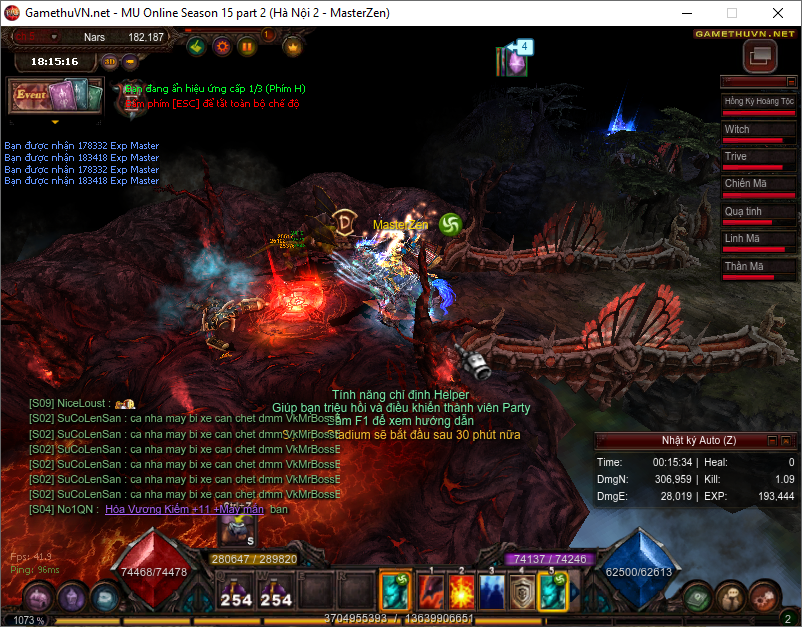
Task: Select party member Hồng Kỳ Hoàng Tộc
Action: click(x=759, y=102)
